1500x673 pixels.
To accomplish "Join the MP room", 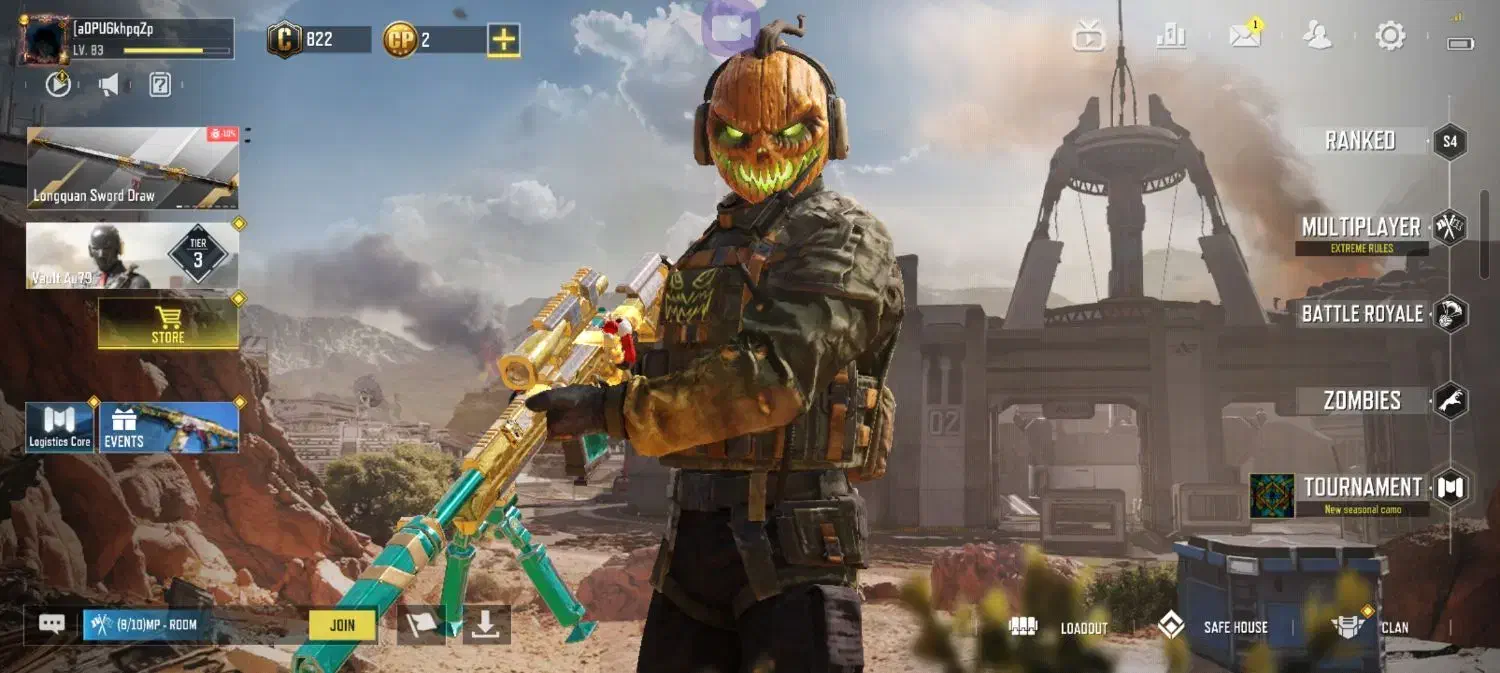I will point(342,625).
